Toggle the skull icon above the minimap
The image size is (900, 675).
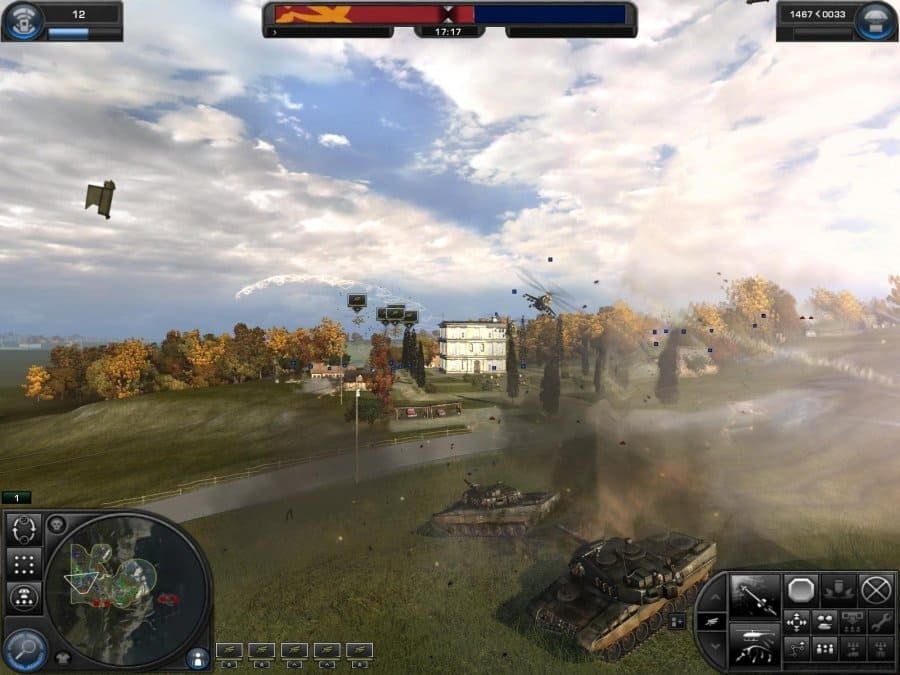point(57,523)
